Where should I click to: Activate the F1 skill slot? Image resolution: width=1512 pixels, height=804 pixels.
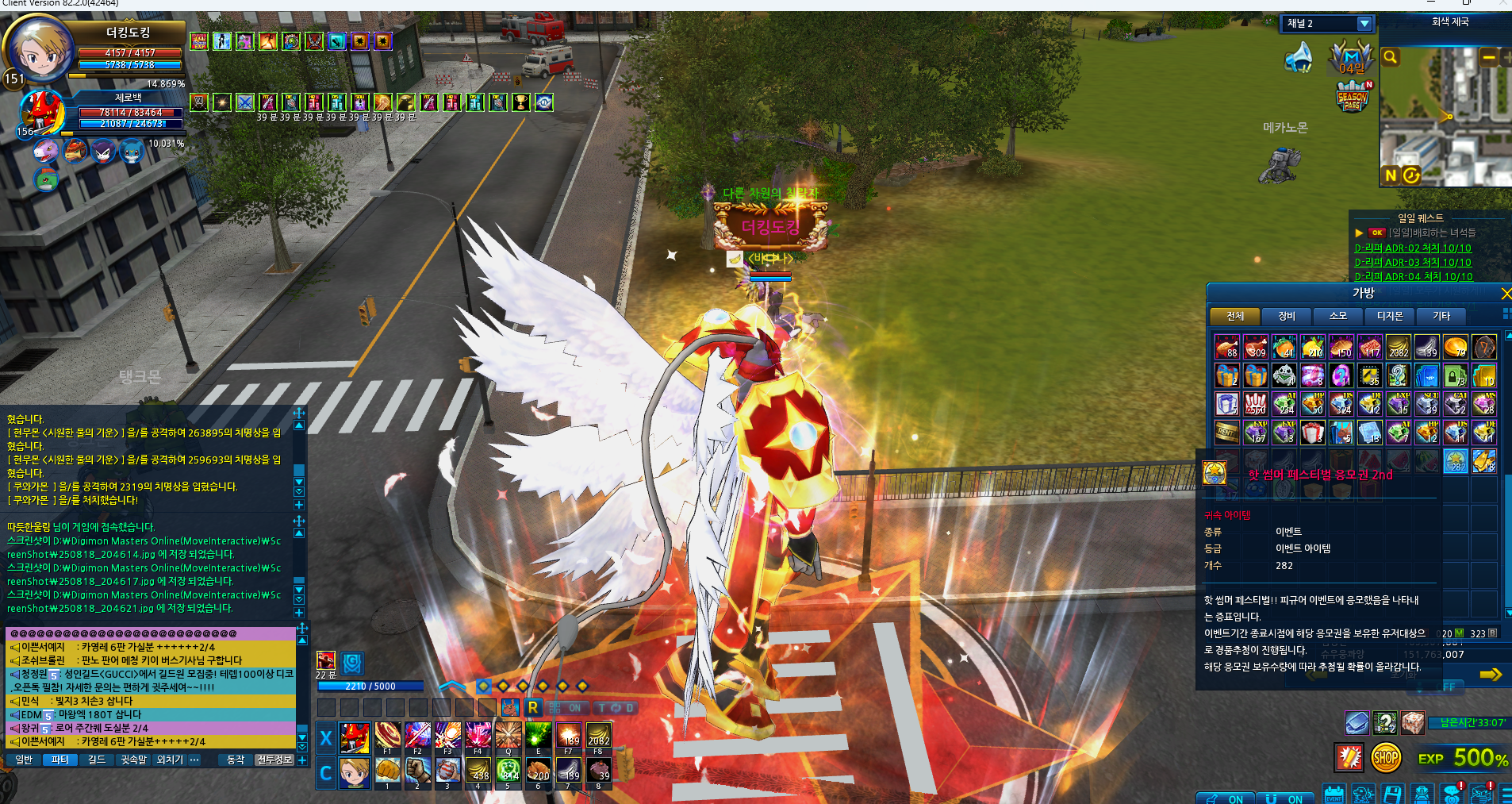tap(388, 737)
